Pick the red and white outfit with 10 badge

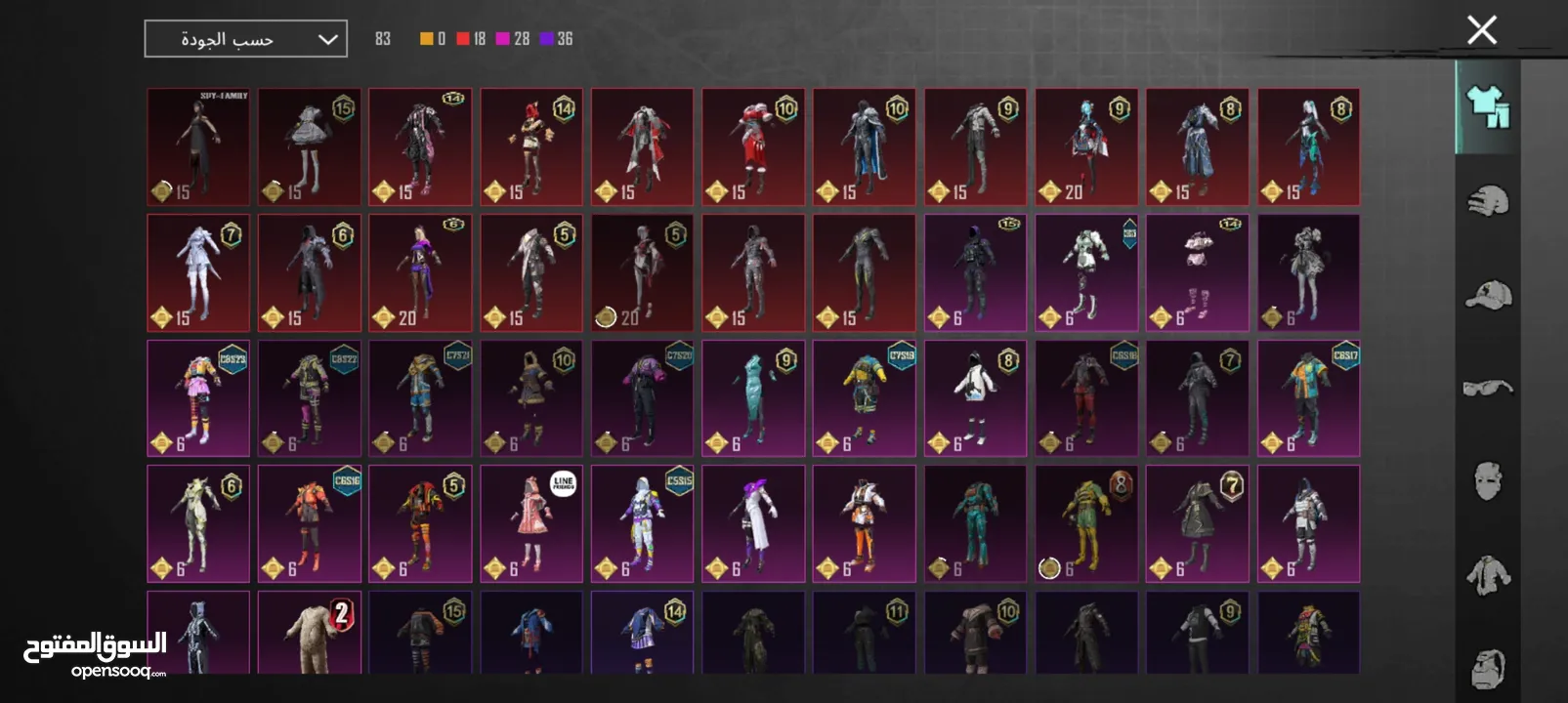coord(753,147)
